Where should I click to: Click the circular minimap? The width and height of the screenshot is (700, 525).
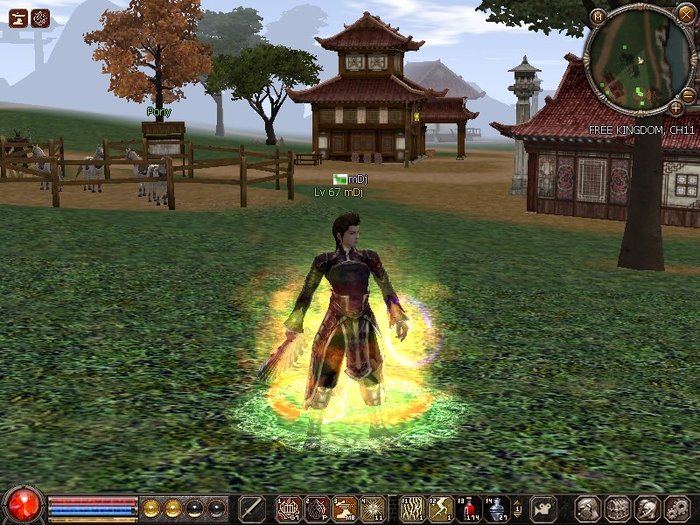638,58
